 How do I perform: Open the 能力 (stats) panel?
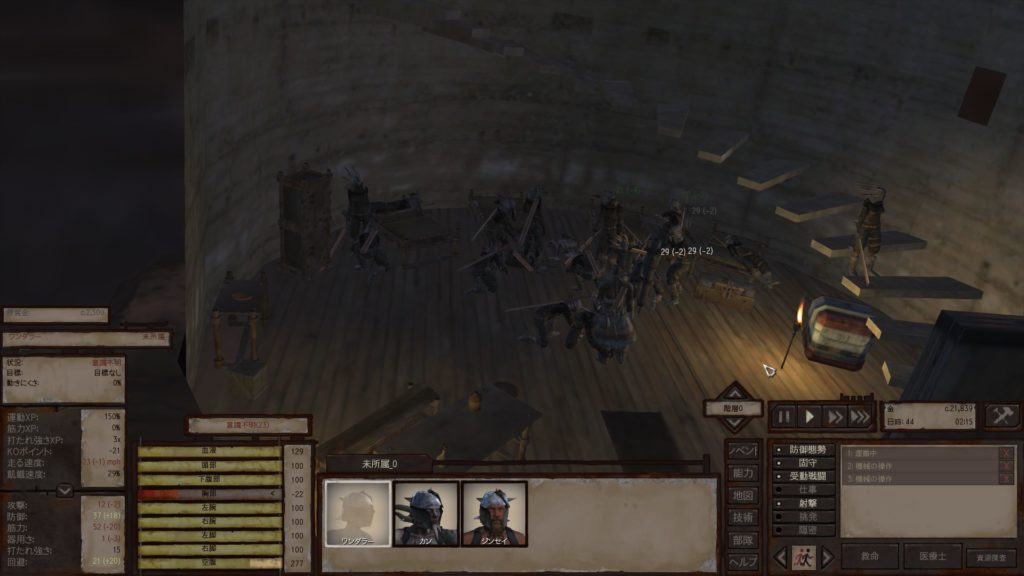[741, 473]
